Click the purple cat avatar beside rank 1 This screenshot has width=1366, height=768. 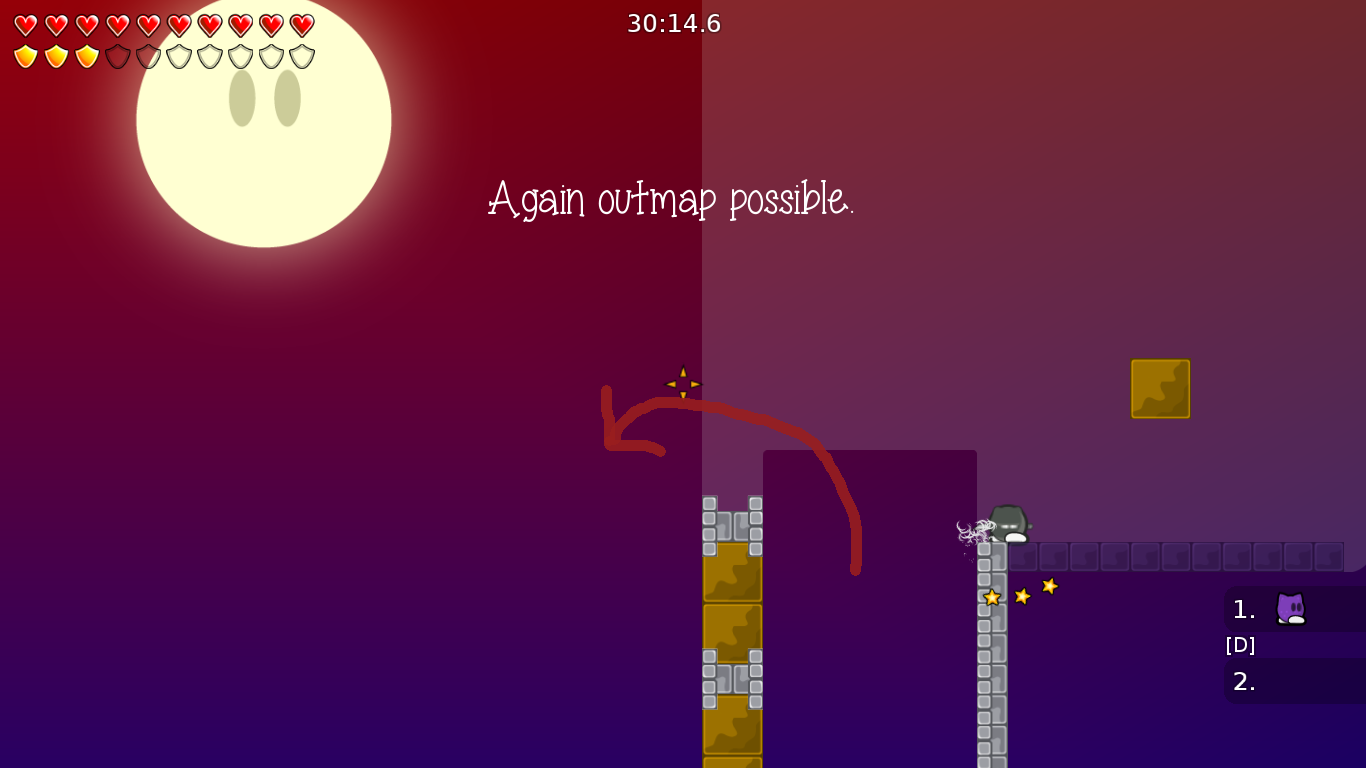(1291, 609)
